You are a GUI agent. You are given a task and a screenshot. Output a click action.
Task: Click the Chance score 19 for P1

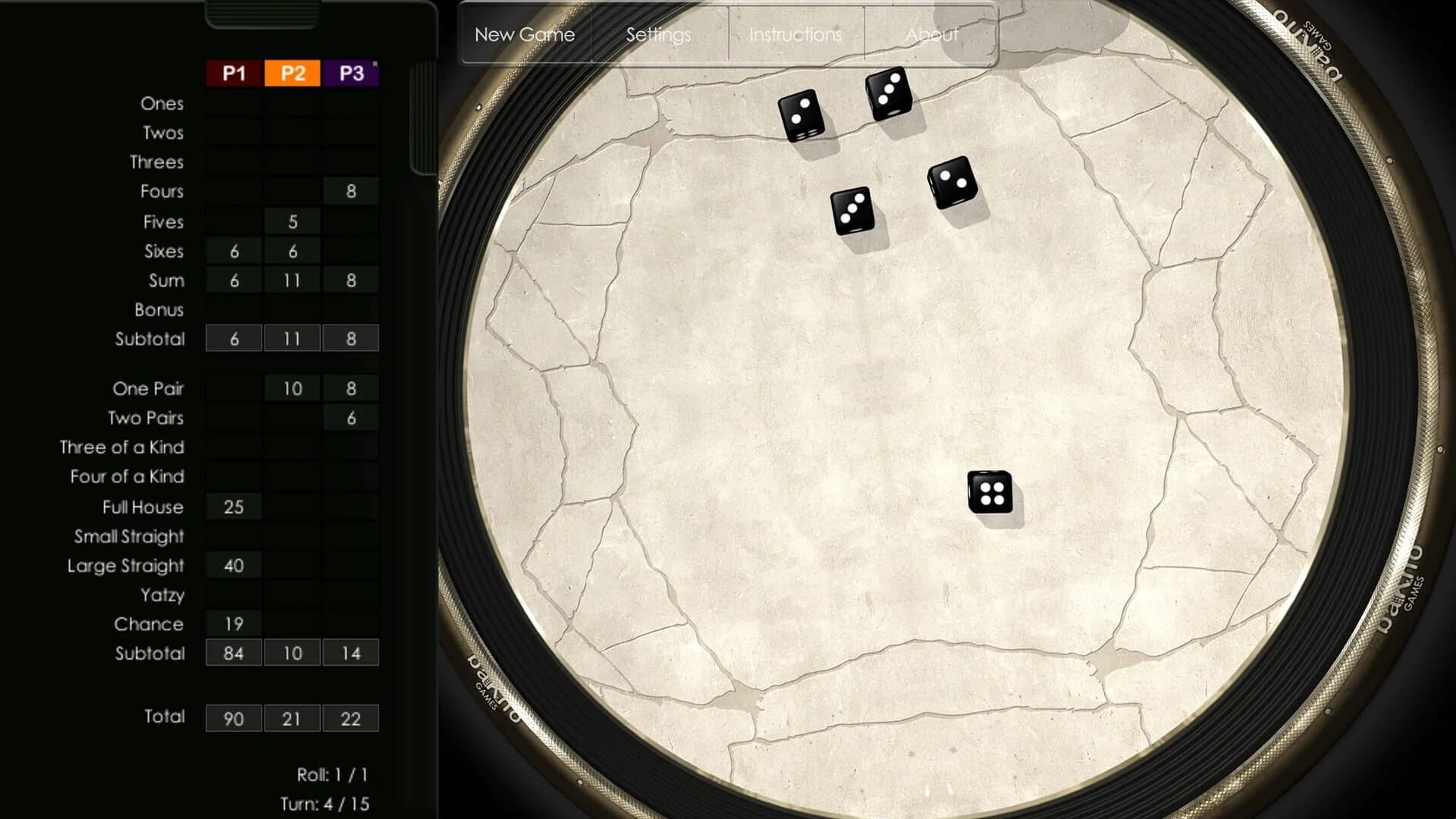pyautogui.click(x=233, y=624)
